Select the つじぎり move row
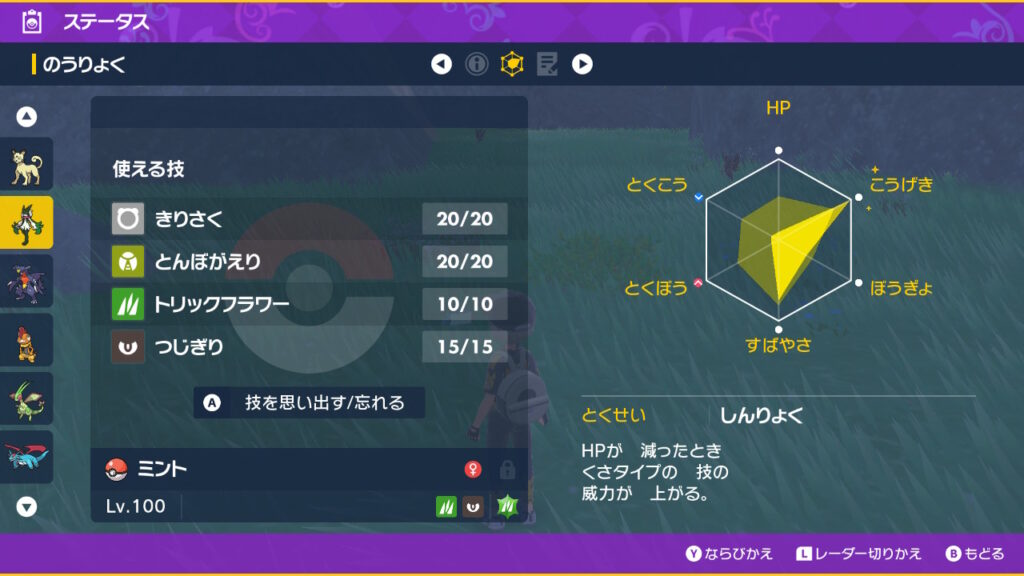1024x576 pixels. (309, 348)
